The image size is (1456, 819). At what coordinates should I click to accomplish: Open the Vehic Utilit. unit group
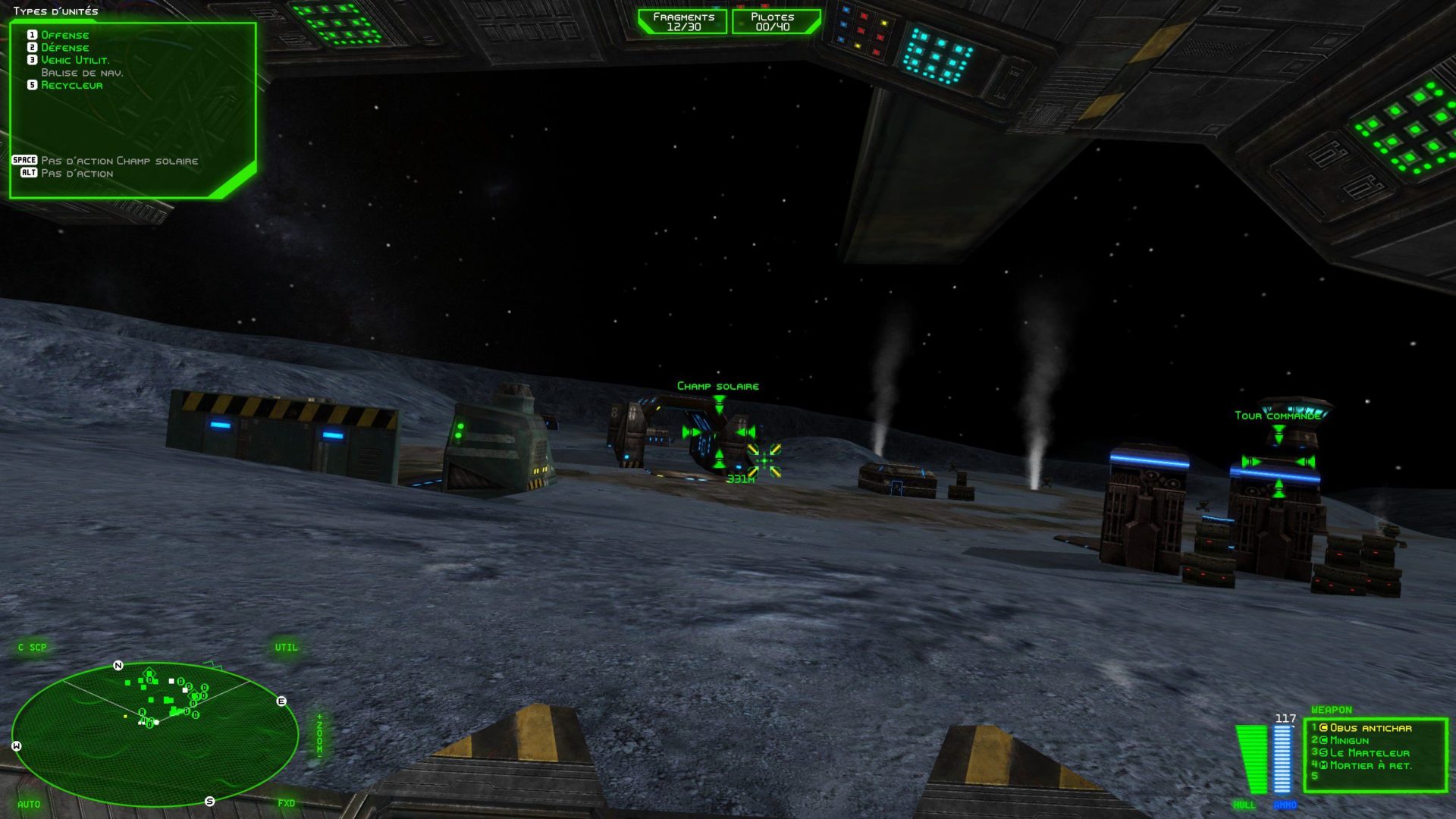pyautogui.click(x=75, y=60)
